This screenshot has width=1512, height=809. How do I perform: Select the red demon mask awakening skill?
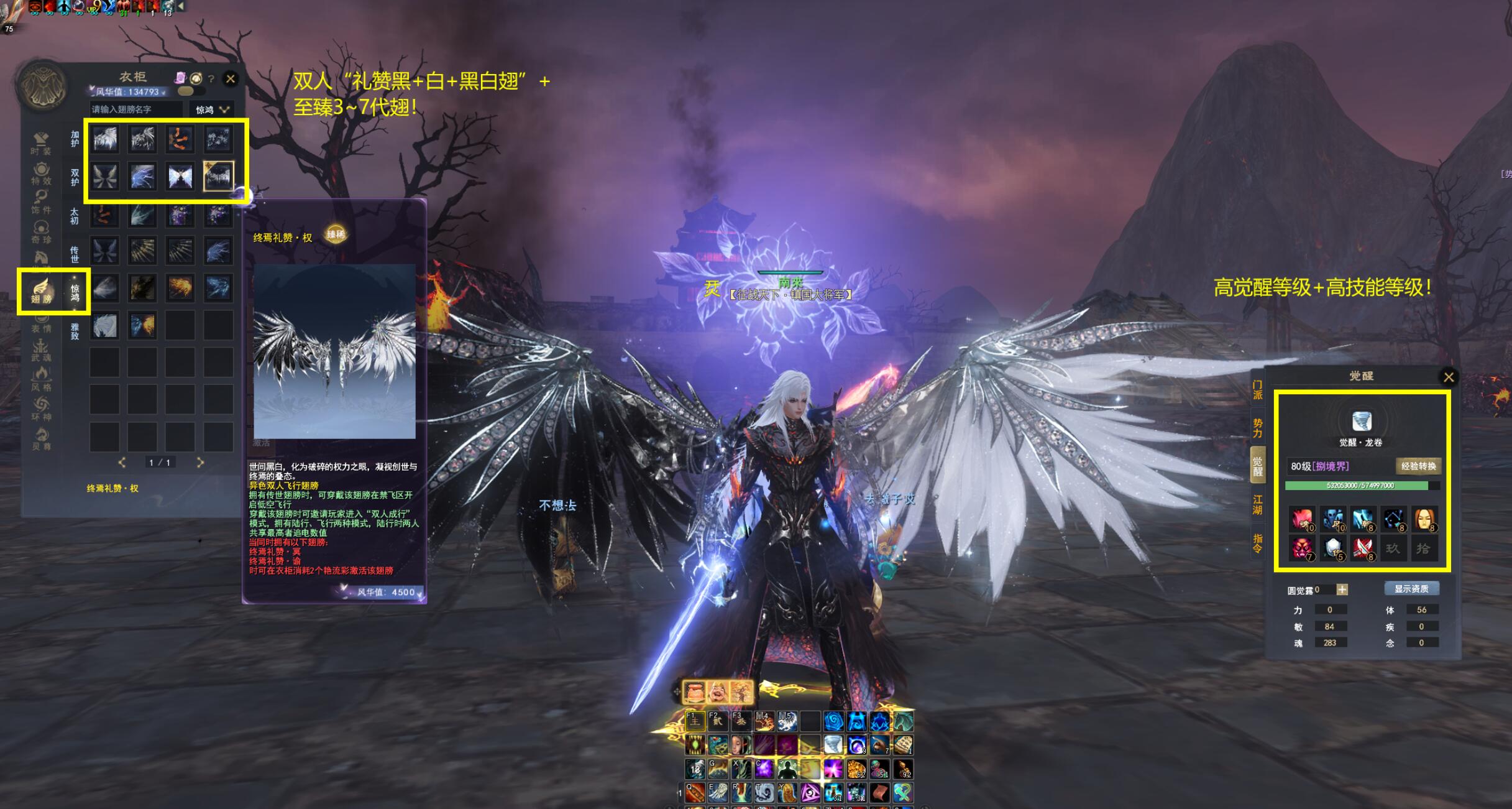click(1301, 548)
